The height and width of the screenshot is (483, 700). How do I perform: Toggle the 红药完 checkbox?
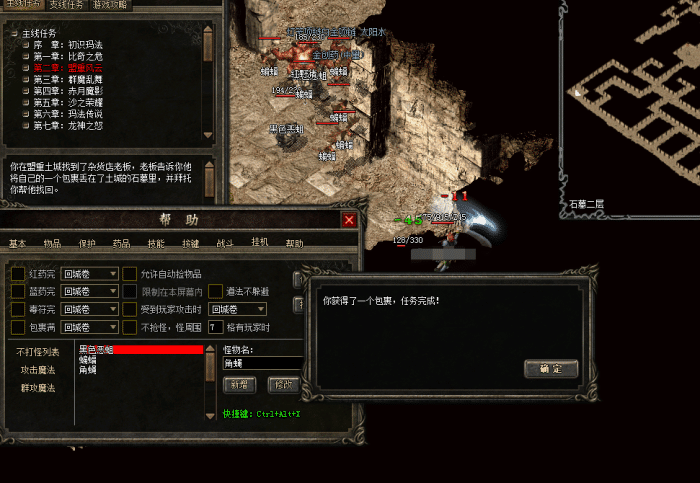click(18, 274)
